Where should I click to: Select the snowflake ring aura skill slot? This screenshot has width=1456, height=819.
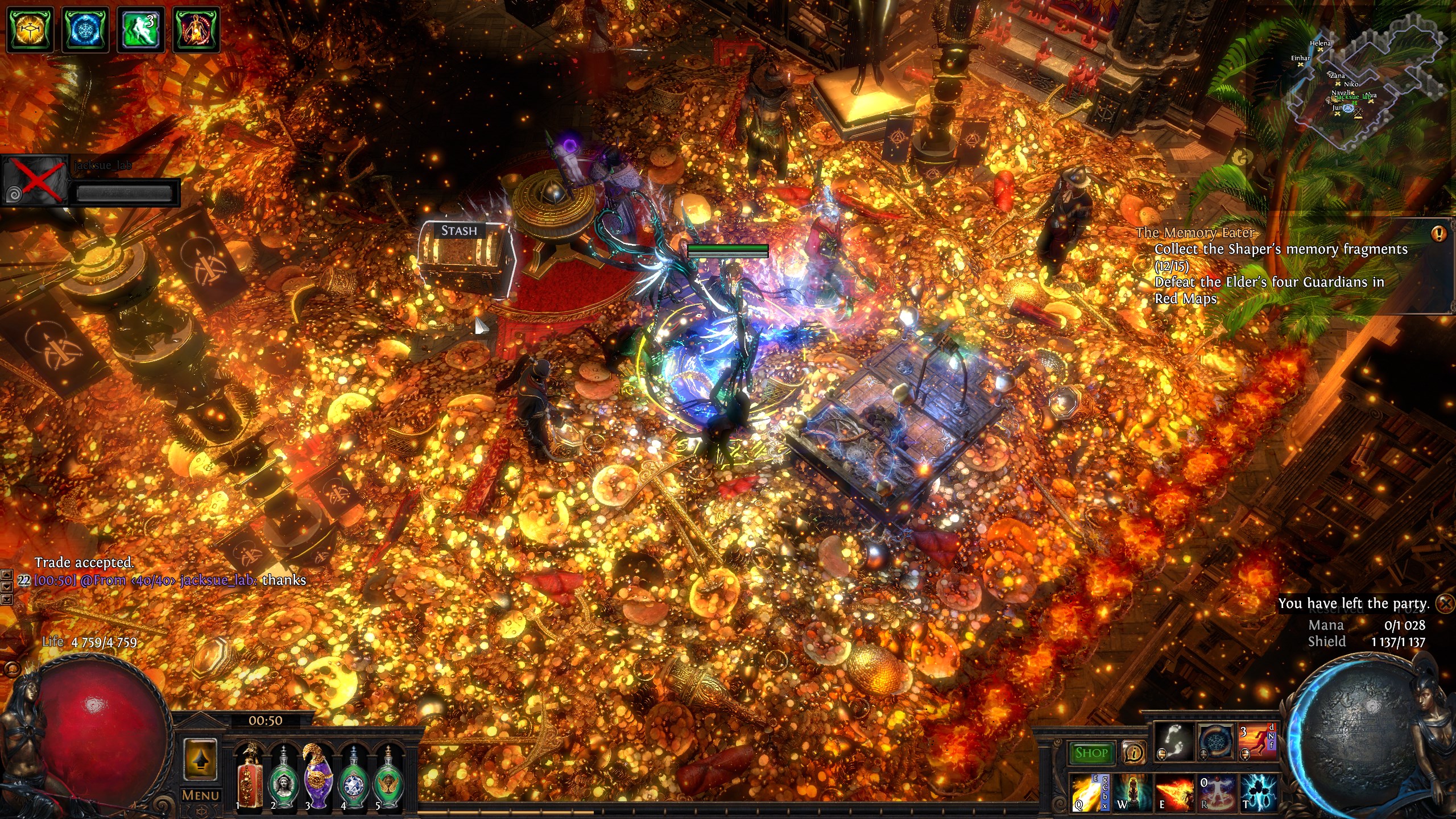1216,742
